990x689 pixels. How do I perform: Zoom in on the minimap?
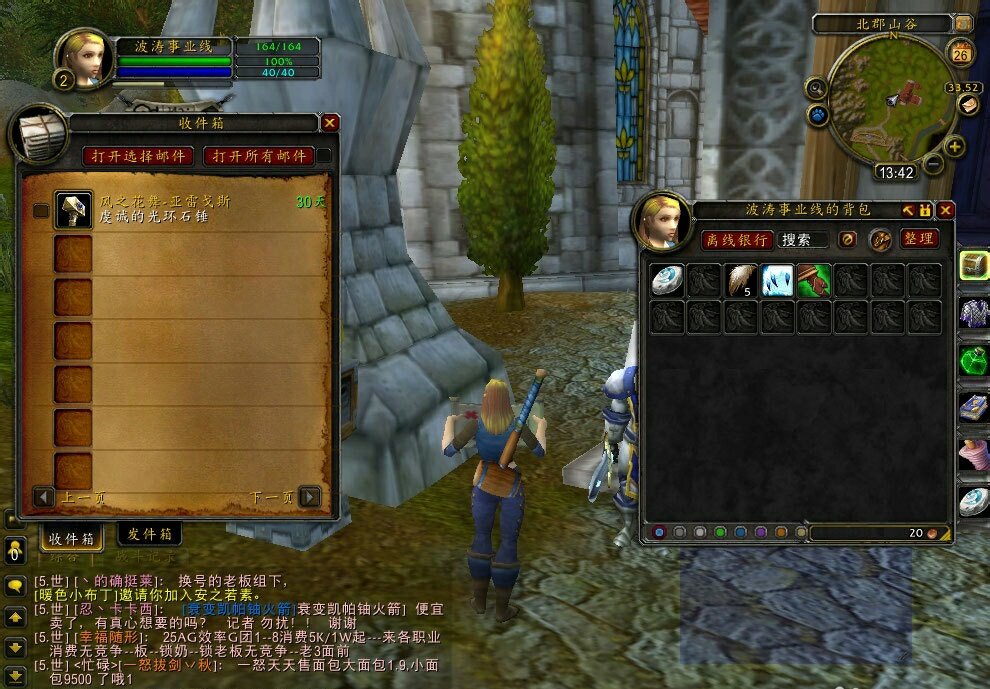click(955, 148)
